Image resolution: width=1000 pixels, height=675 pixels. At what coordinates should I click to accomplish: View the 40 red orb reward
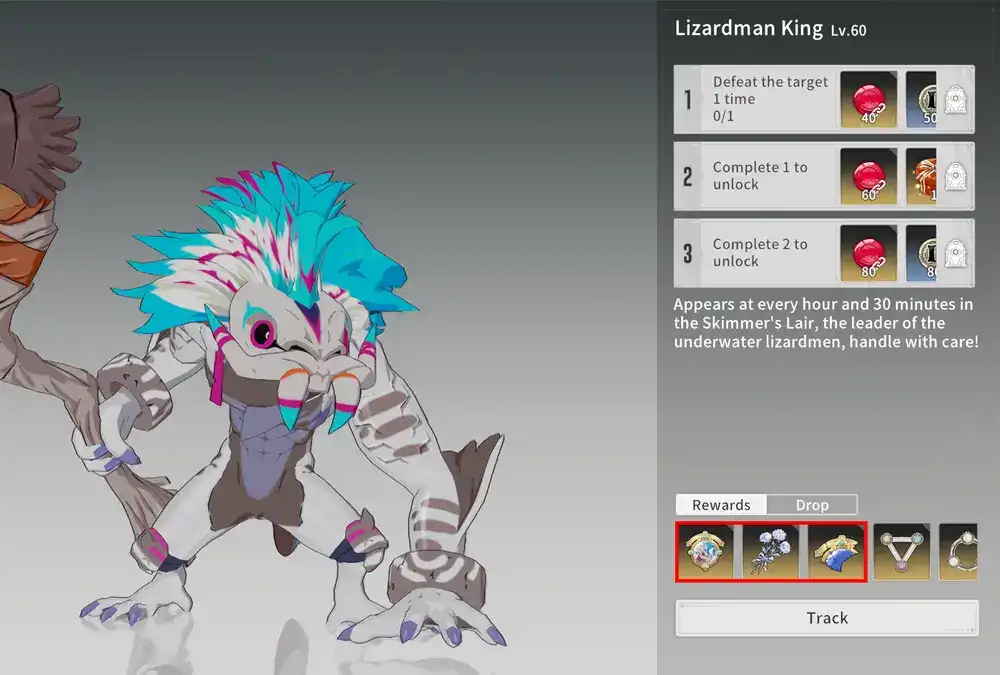869,99
